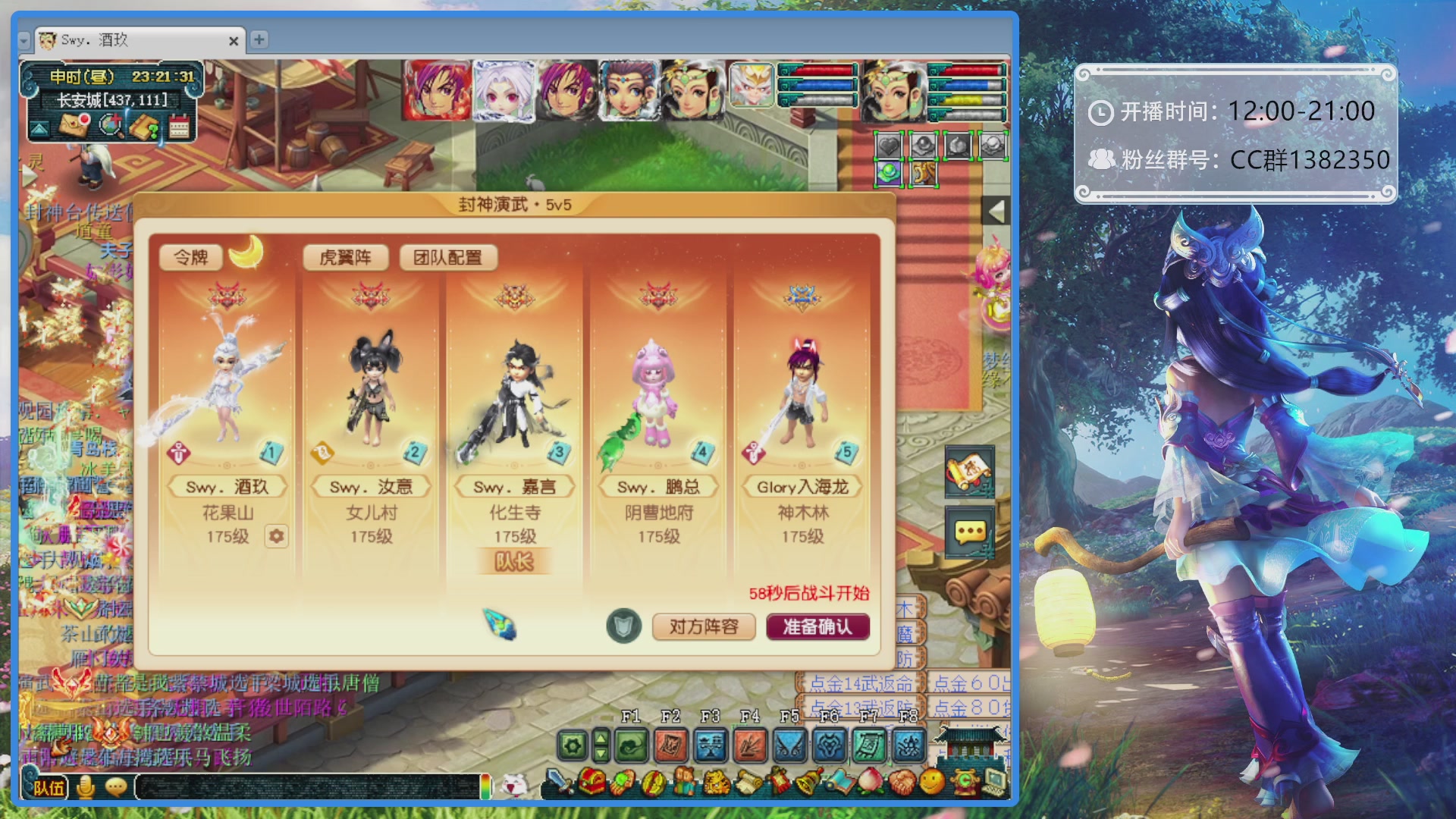Open the treasure chest inventory icon
Screen dimensions: 1456x819
pyautogui.click(x=593, y=783)
